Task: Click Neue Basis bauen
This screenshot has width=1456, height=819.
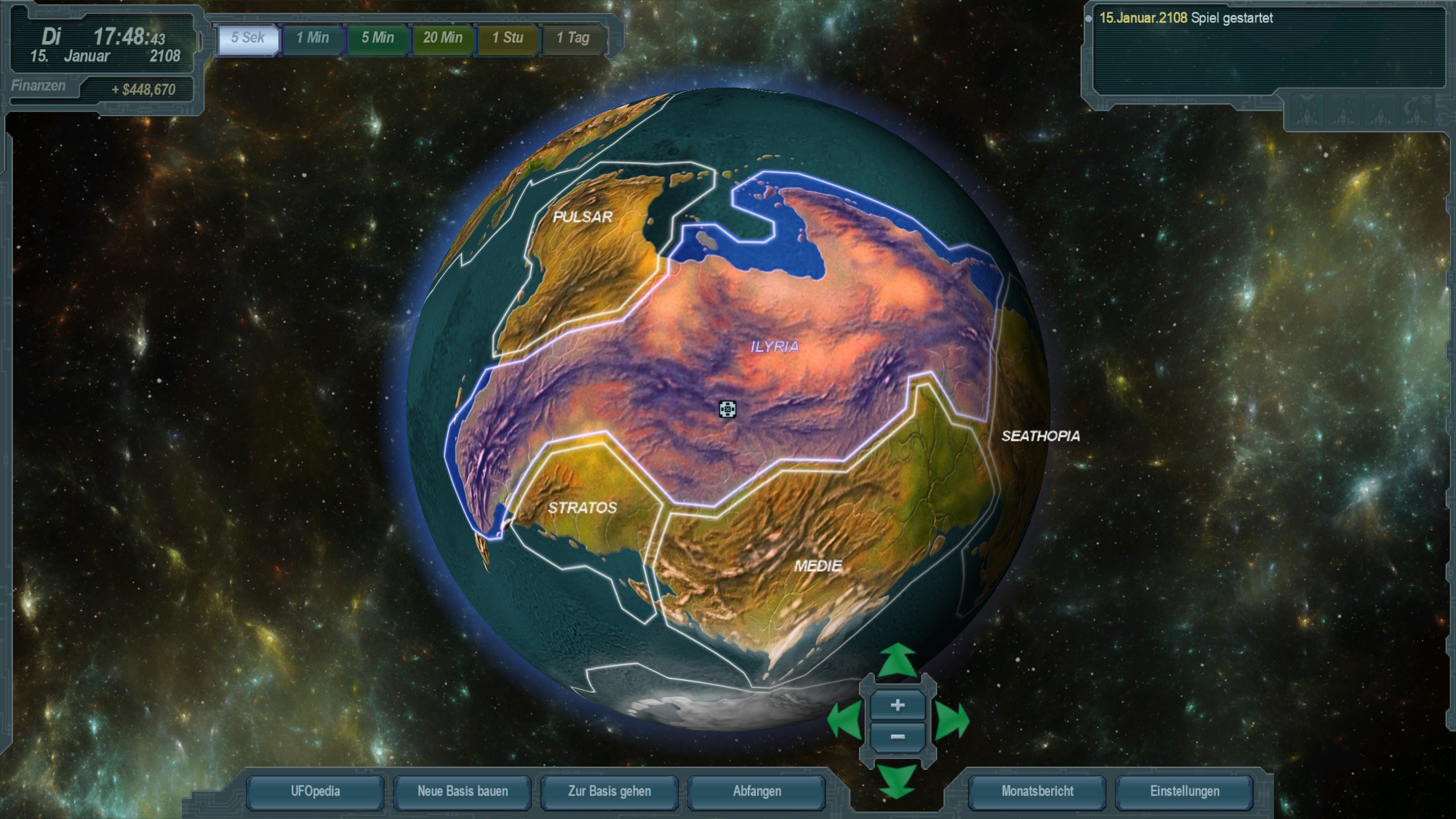Action: click(x=462, y=792)
